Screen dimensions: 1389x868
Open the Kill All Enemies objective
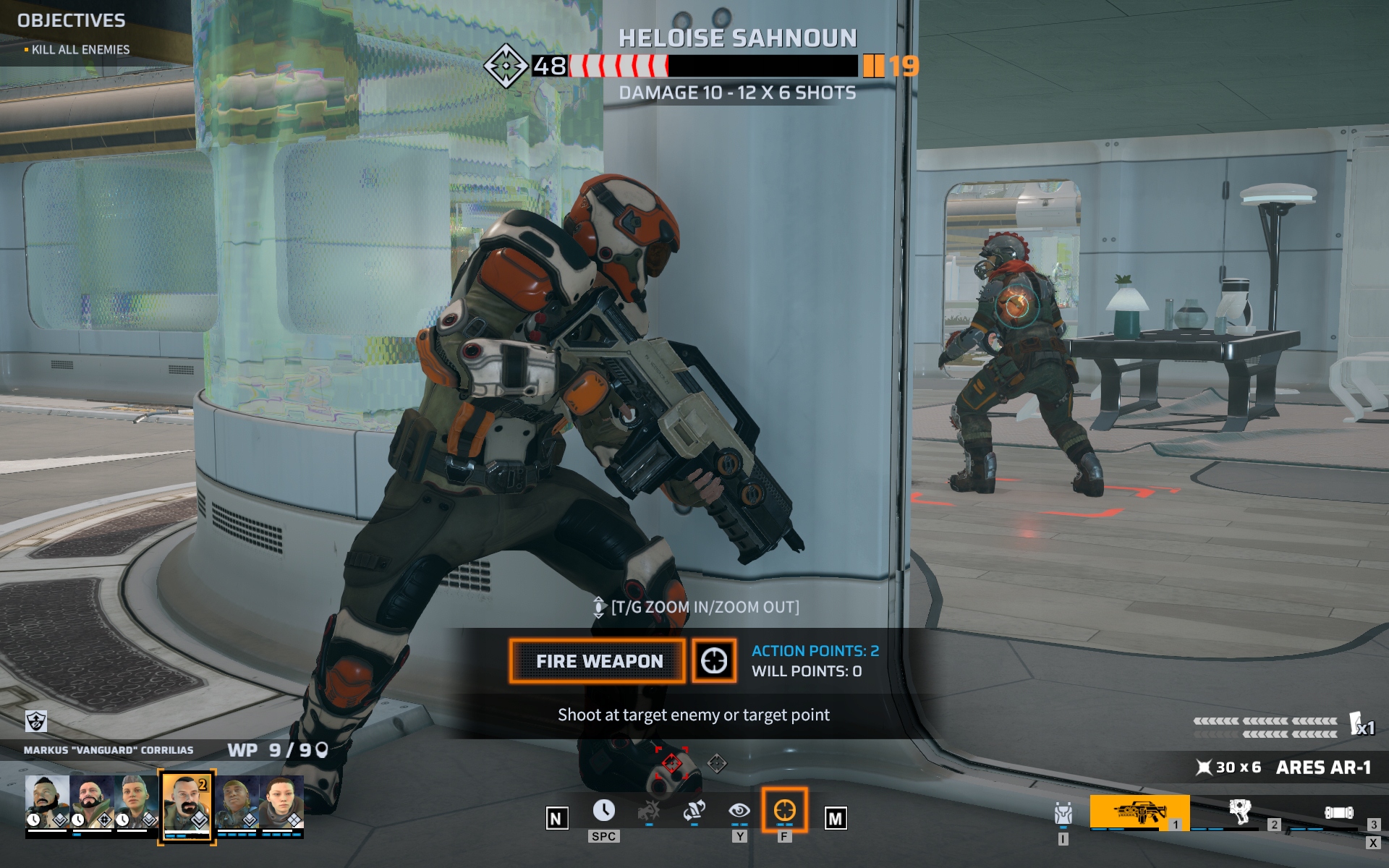tap(80, 50)
